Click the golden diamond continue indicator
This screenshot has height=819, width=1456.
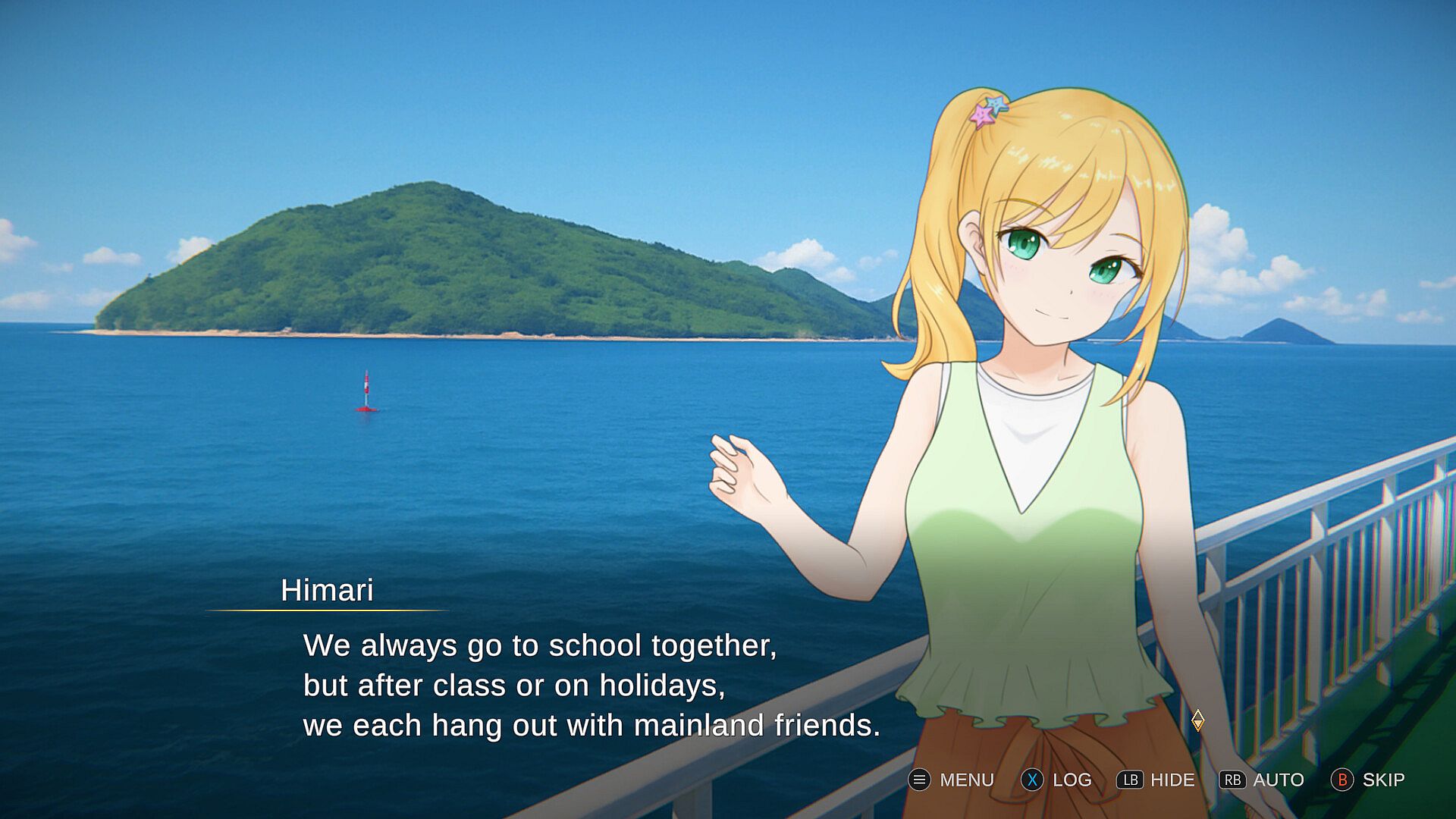[1197, 720]
